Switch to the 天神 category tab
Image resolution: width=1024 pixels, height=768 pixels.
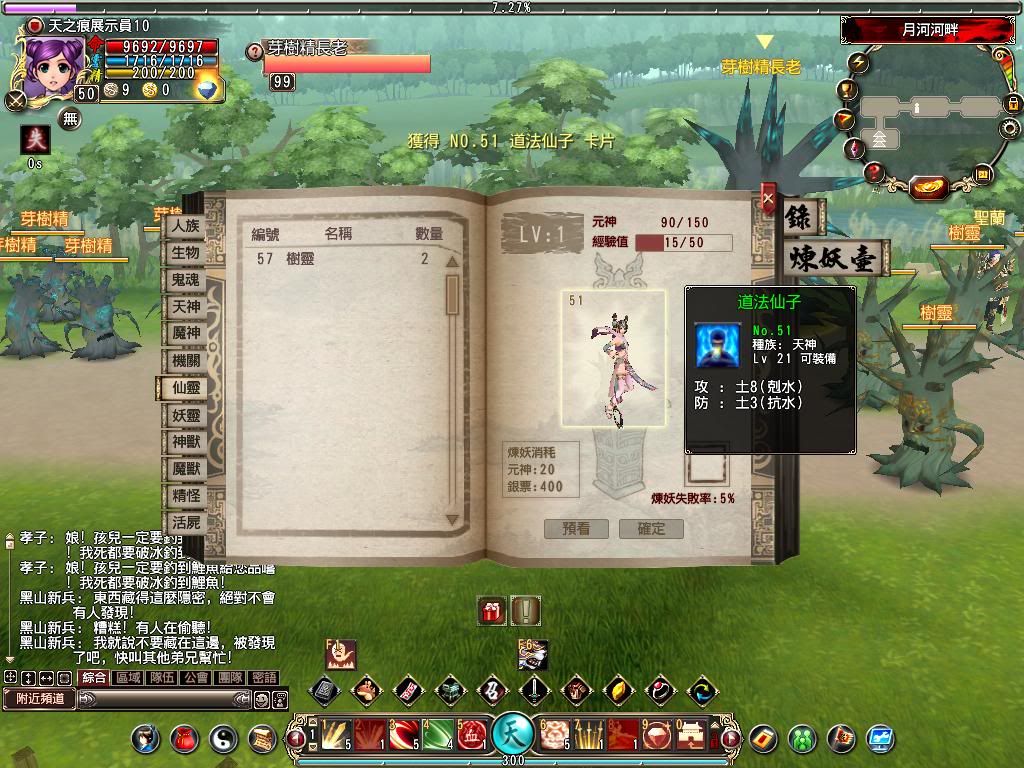tap(185, 306)
